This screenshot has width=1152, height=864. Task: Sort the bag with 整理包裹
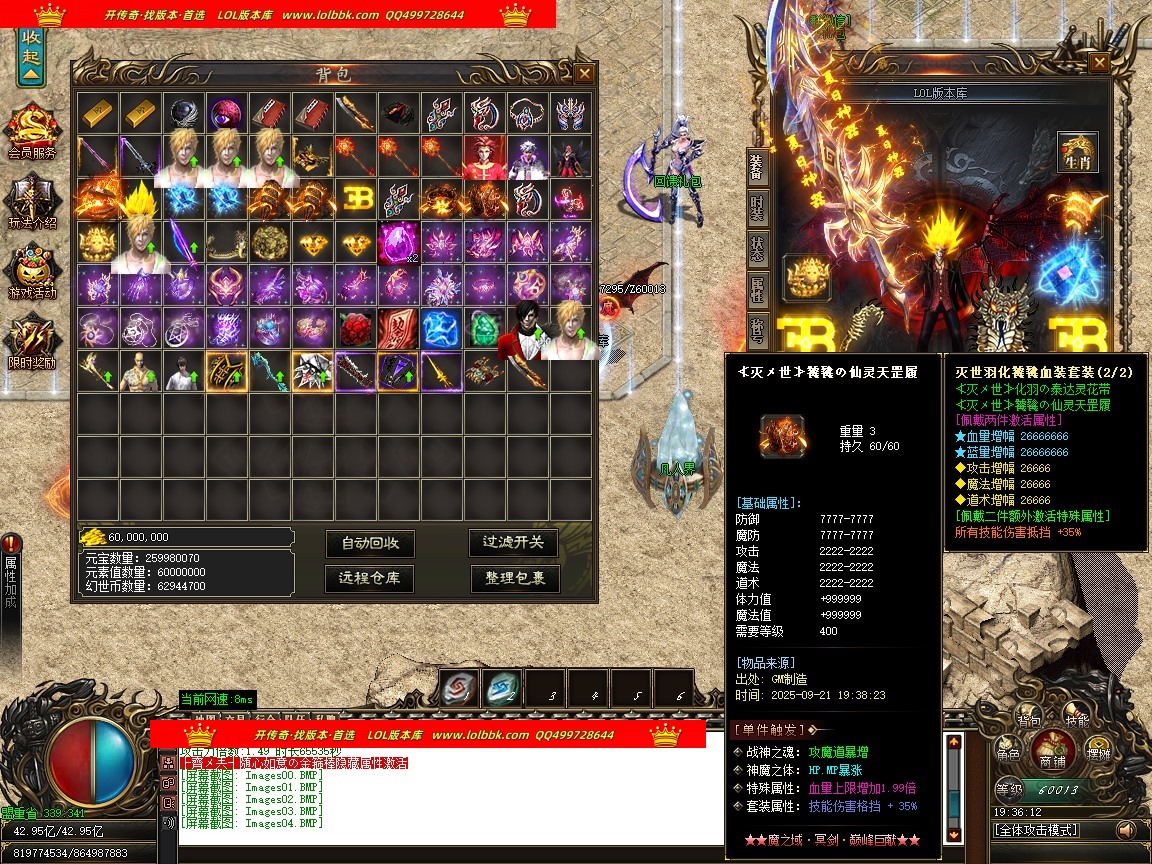pyautogui.click(x=514, y=578)
